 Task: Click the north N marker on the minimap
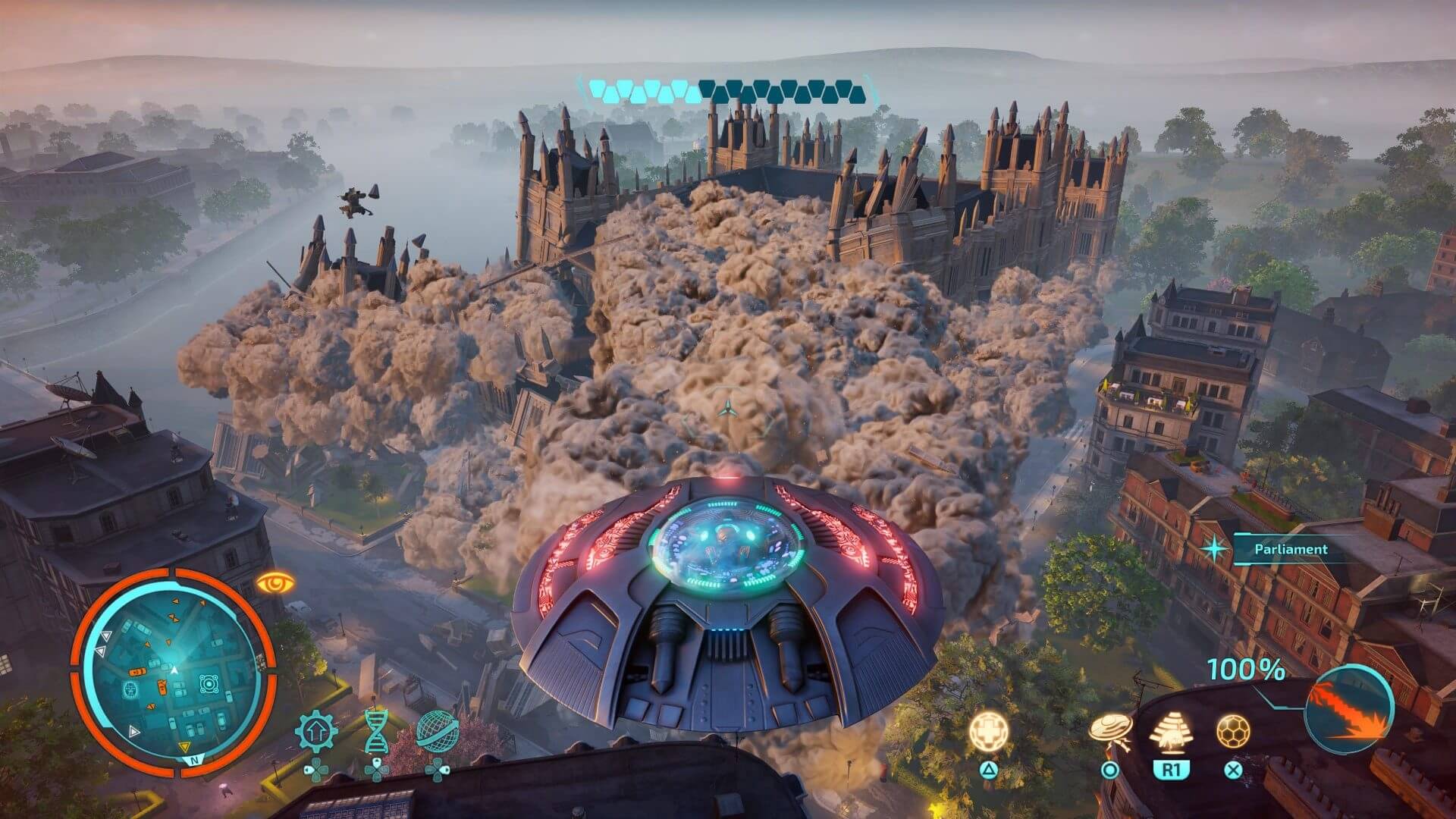tap(194, 759)
